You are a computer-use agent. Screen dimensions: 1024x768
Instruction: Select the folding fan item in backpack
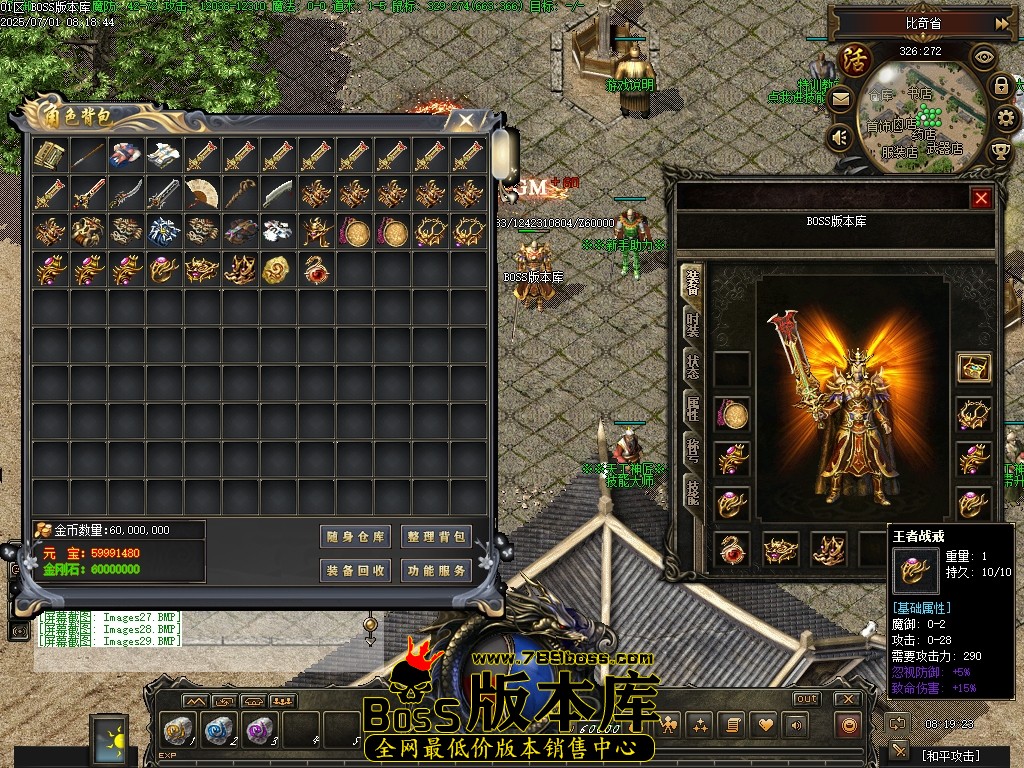pos(202,193)
